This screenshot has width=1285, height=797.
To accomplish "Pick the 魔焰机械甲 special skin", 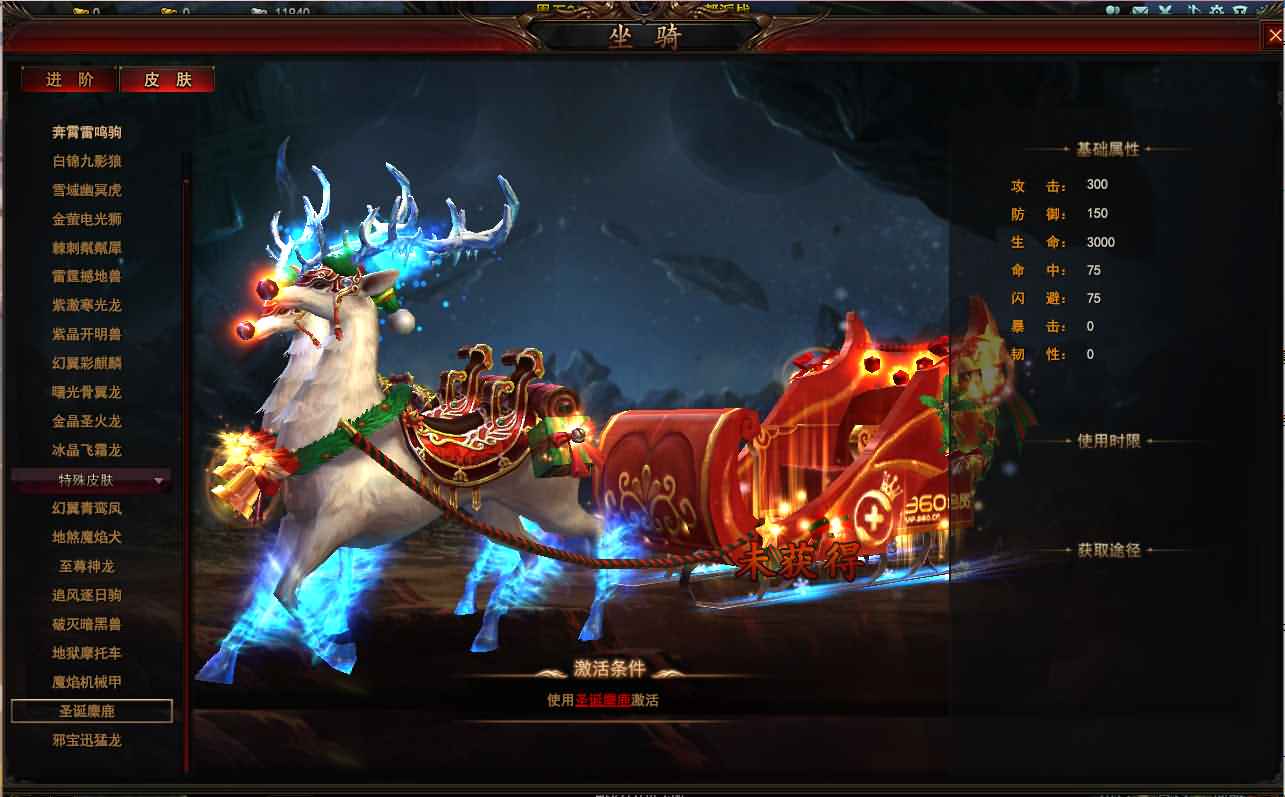I will [87, 682].
